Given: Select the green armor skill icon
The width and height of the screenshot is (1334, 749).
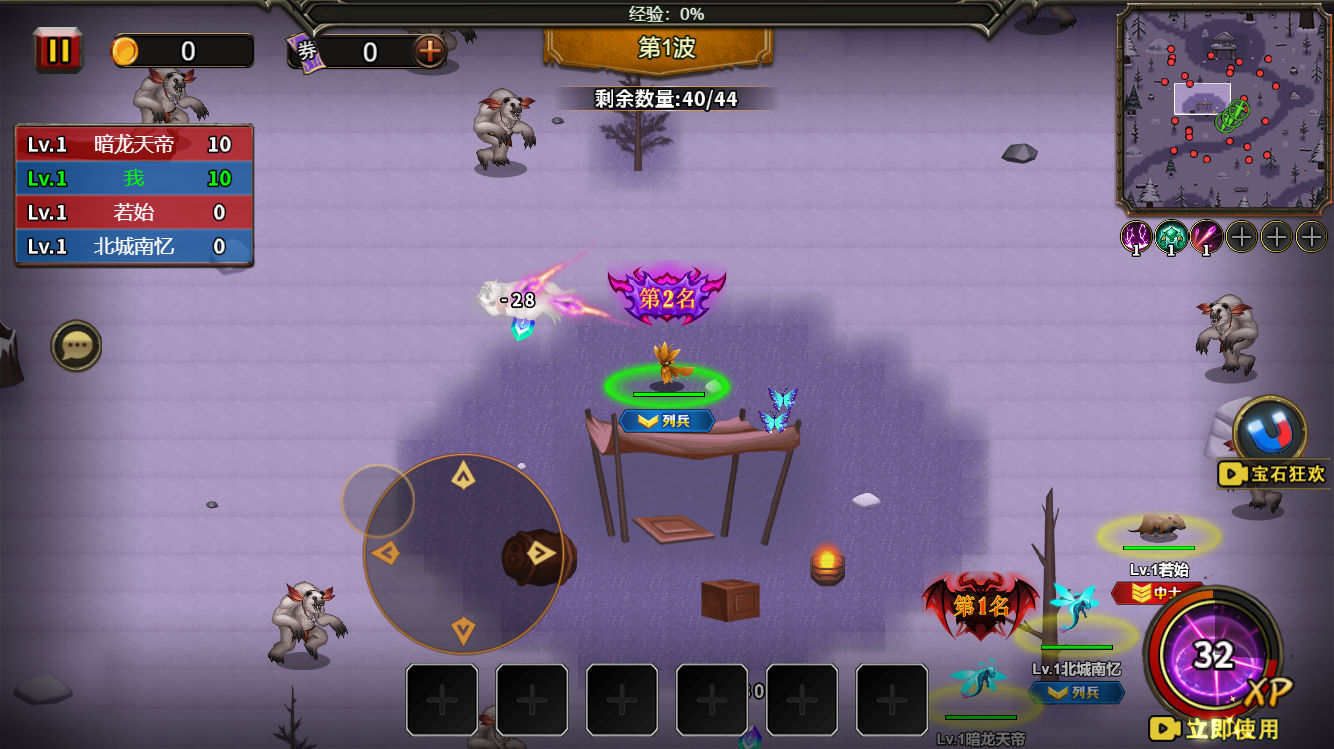Looking at the screenshot, I should 1171,237.
